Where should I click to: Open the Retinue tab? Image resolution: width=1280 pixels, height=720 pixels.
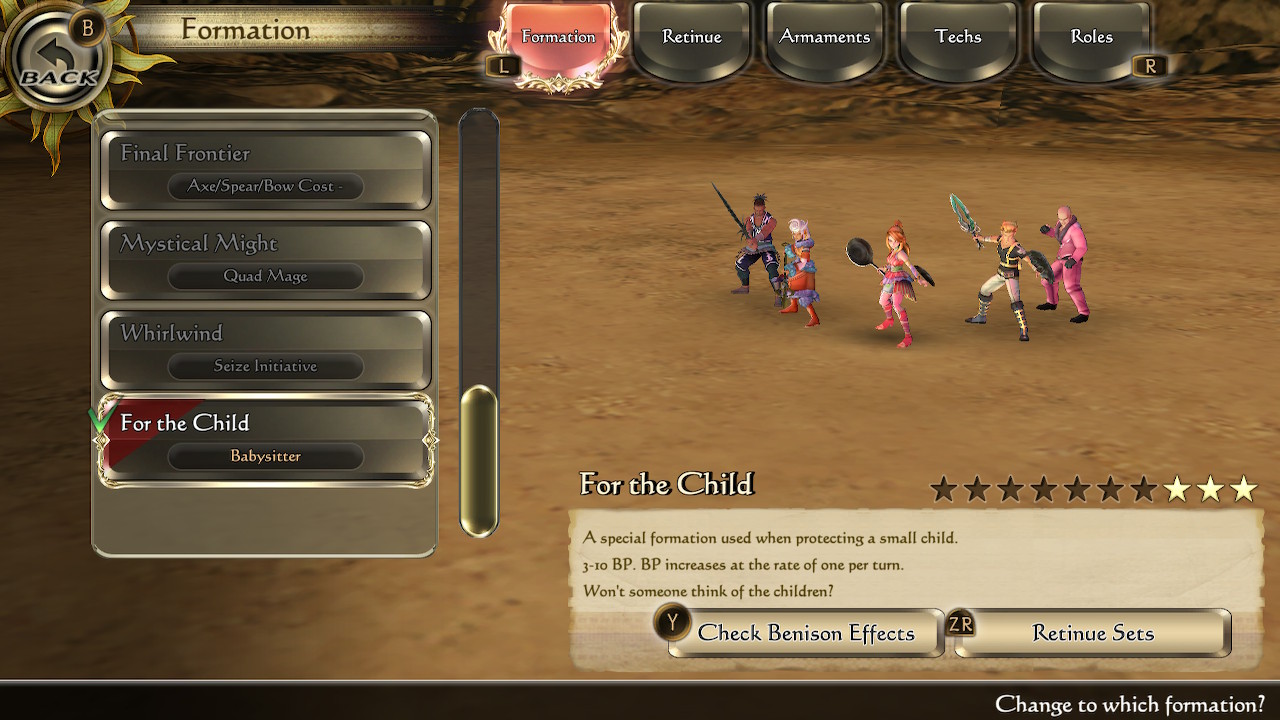(692, 38)
